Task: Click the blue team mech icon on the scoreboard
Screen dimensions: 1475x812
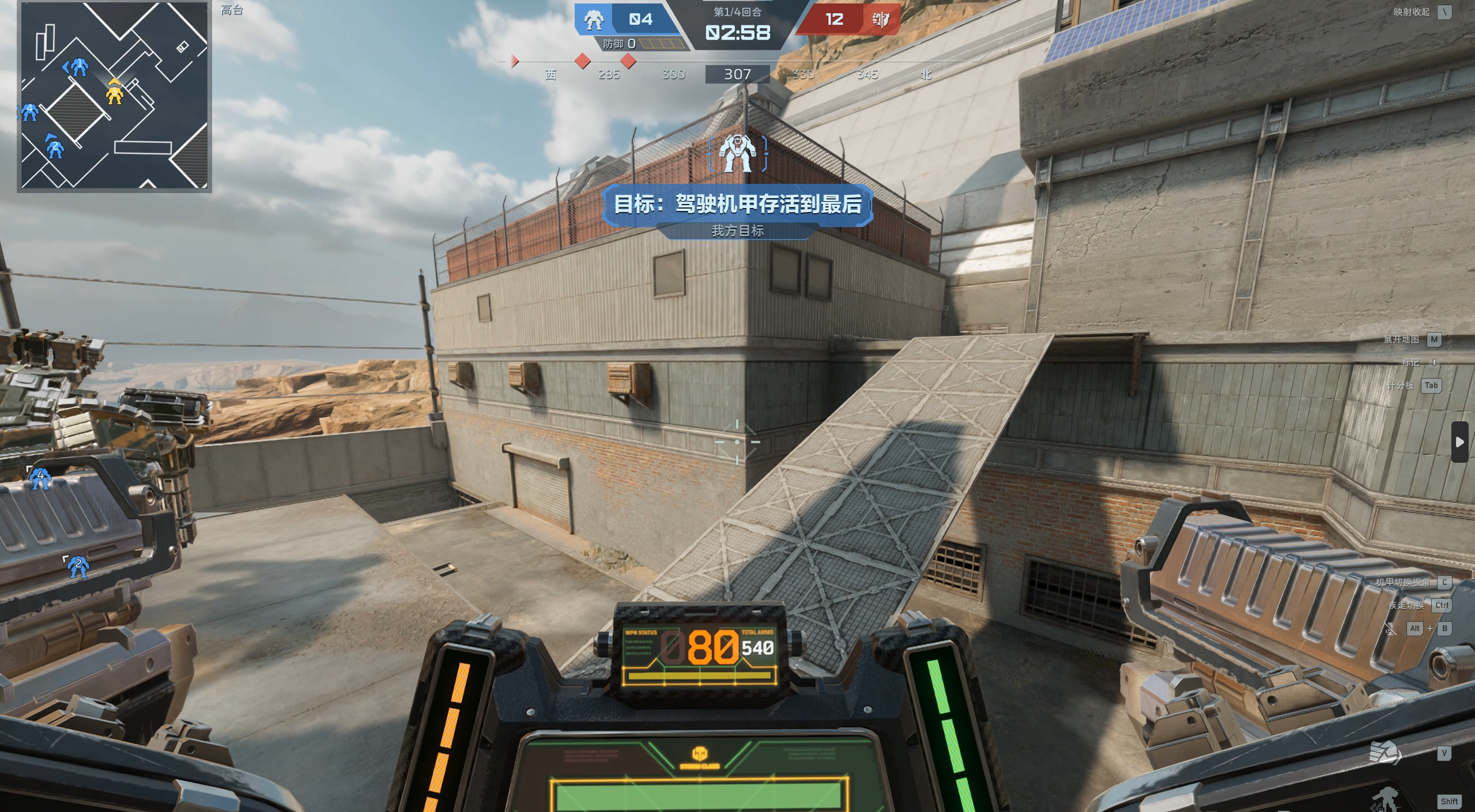Action: point(593,20)
